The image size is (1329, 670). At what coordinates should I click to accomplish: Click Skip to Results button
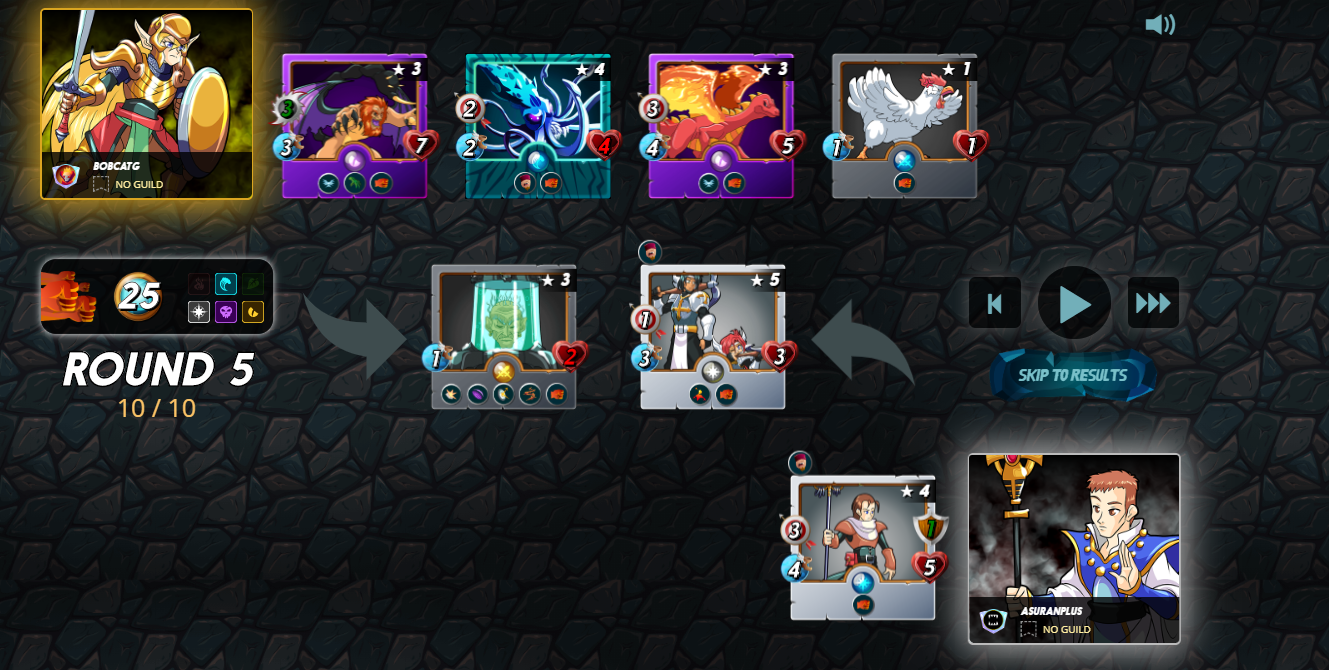click(1072, 376)
